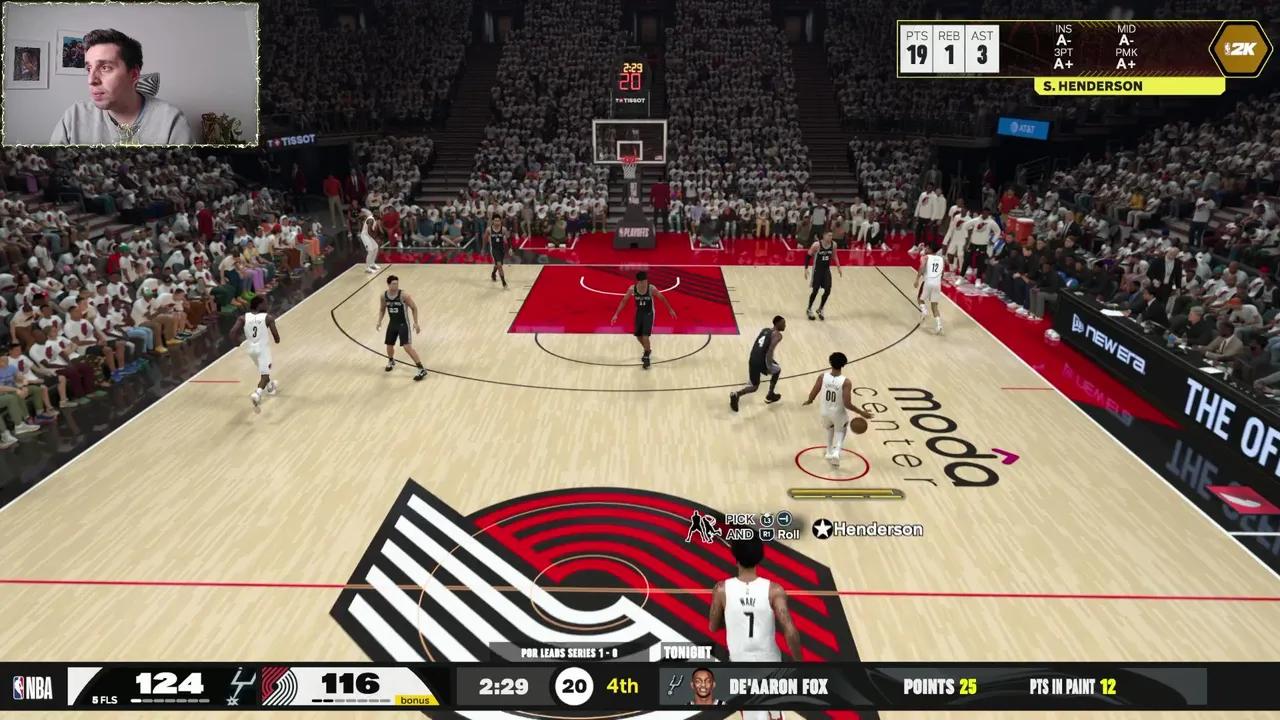The height and width of the screenshot is (720, 1280).
Task: Open De'Aaron Fox's player portrait
Action: pos(702,687)
